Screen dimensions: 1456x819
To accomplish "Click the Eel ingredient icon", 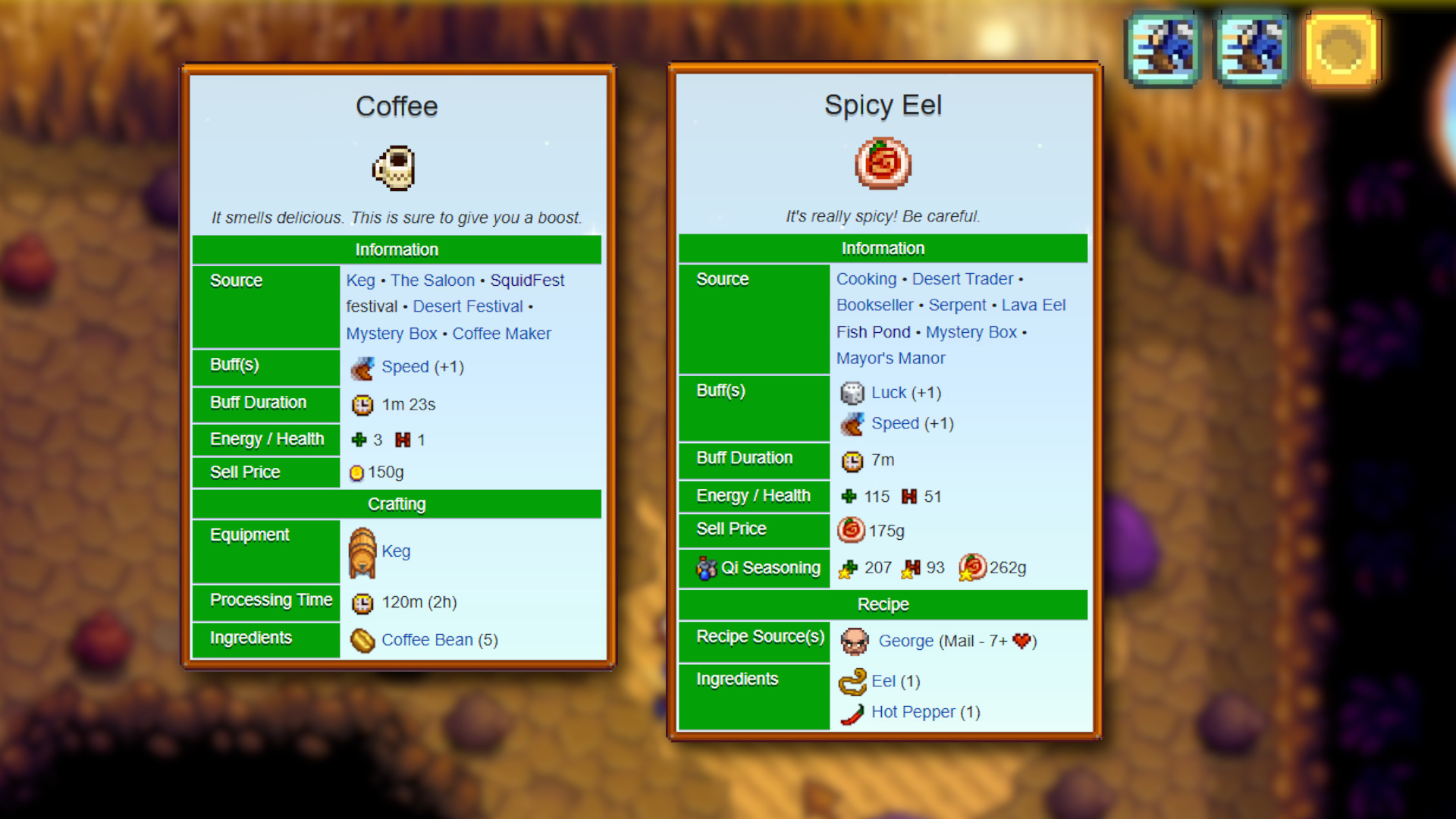I will point(853,681).
